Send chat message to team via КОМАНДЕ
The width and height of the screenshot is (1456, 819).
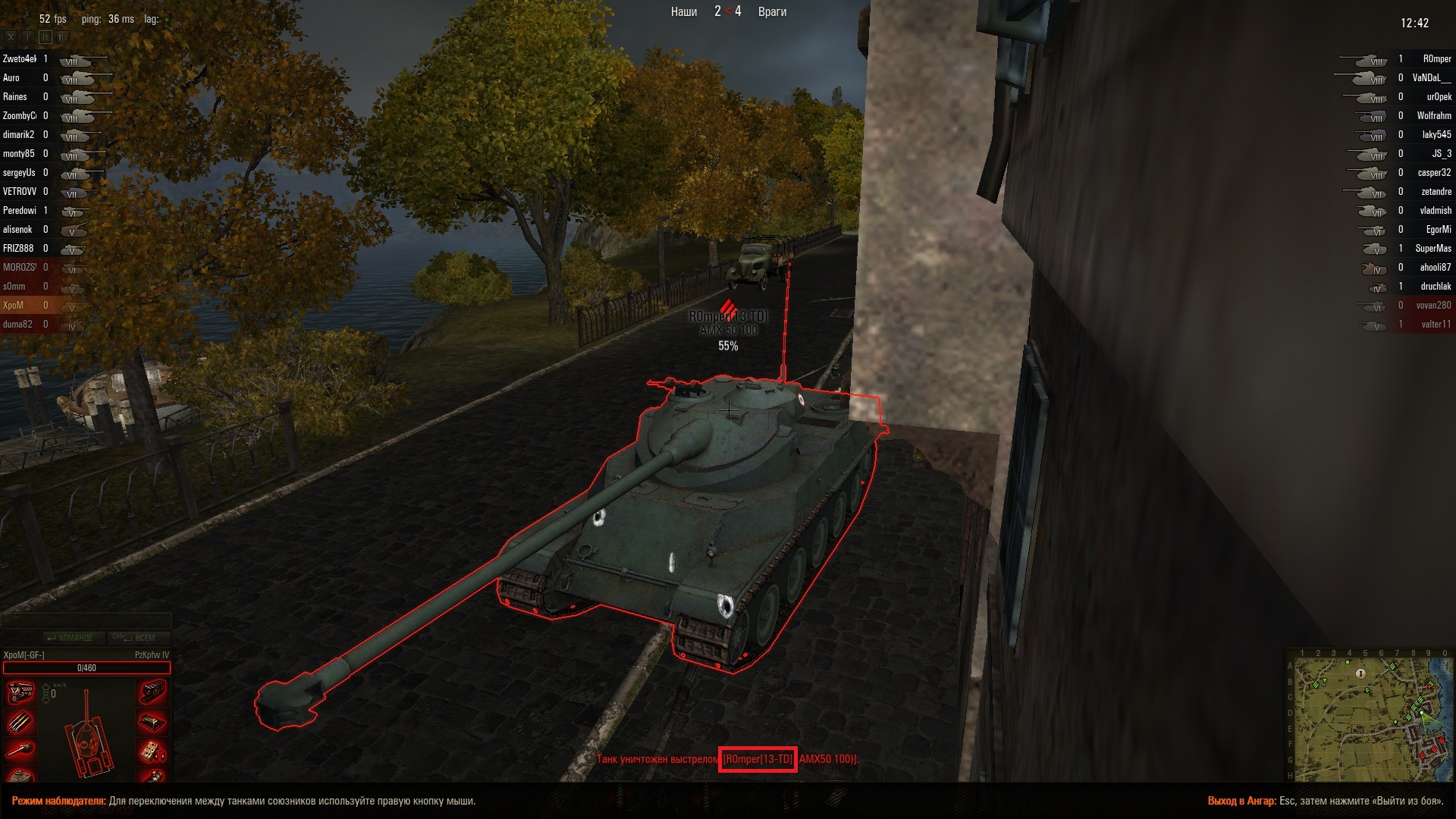tap(71, 638)
